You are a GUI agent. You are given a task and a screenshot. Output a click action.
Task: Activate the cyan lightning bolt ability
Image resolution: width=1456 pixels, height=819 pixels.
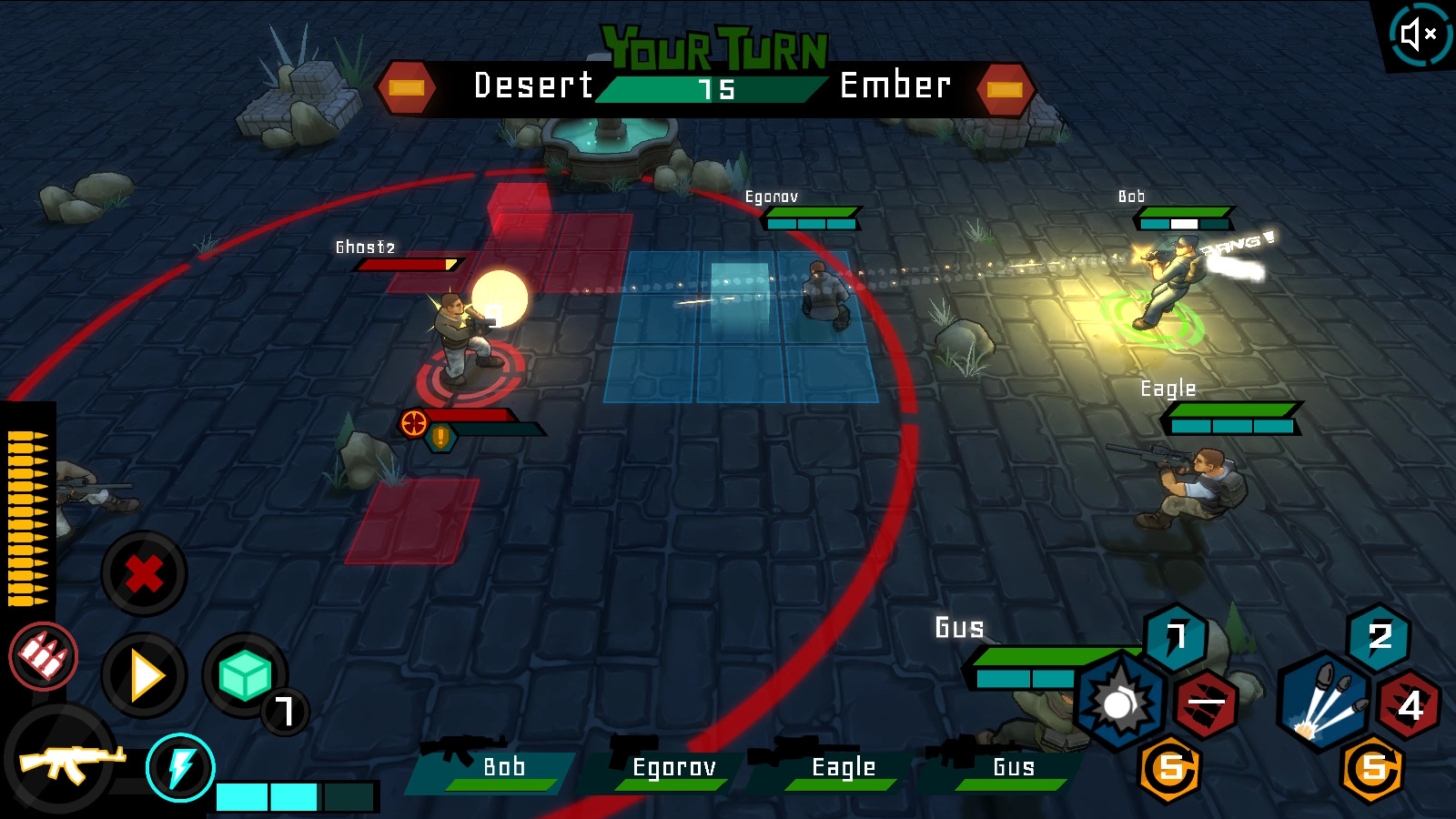click(180, 768)
